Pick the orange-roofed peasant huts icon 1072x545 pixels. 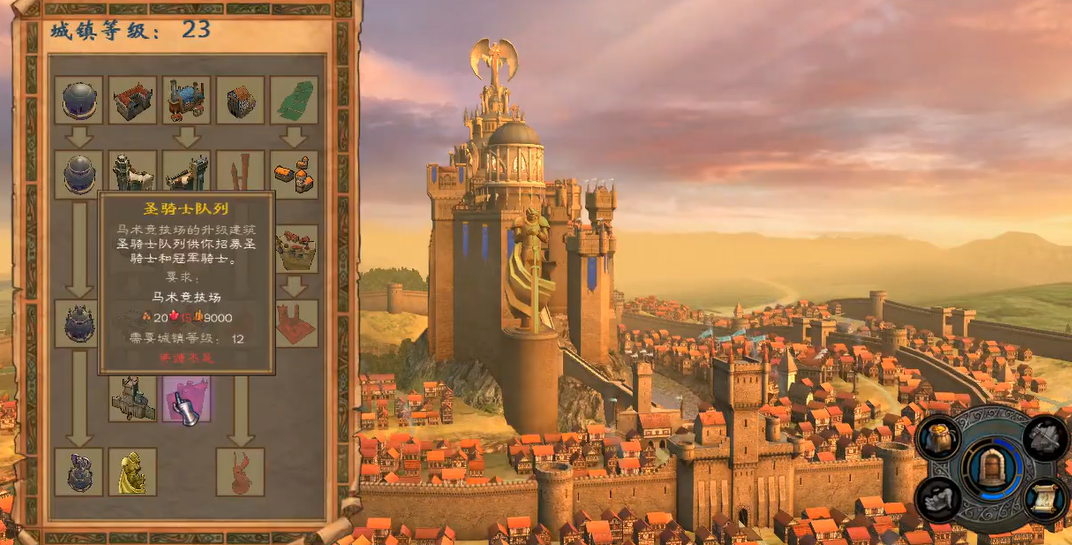pyautogui.click(x=294, y=174)
